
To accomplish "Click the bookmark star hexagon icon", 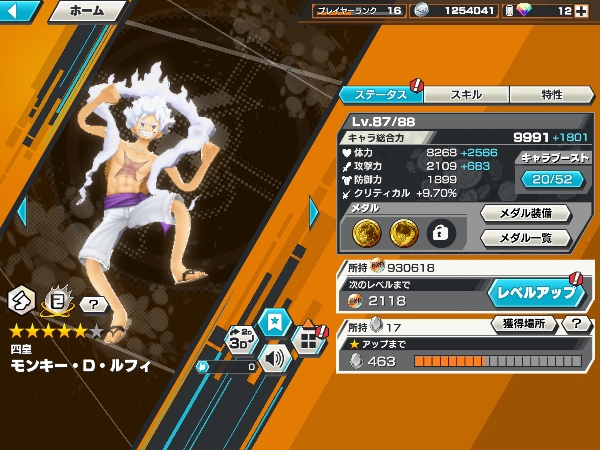I will tap(272, 322).
